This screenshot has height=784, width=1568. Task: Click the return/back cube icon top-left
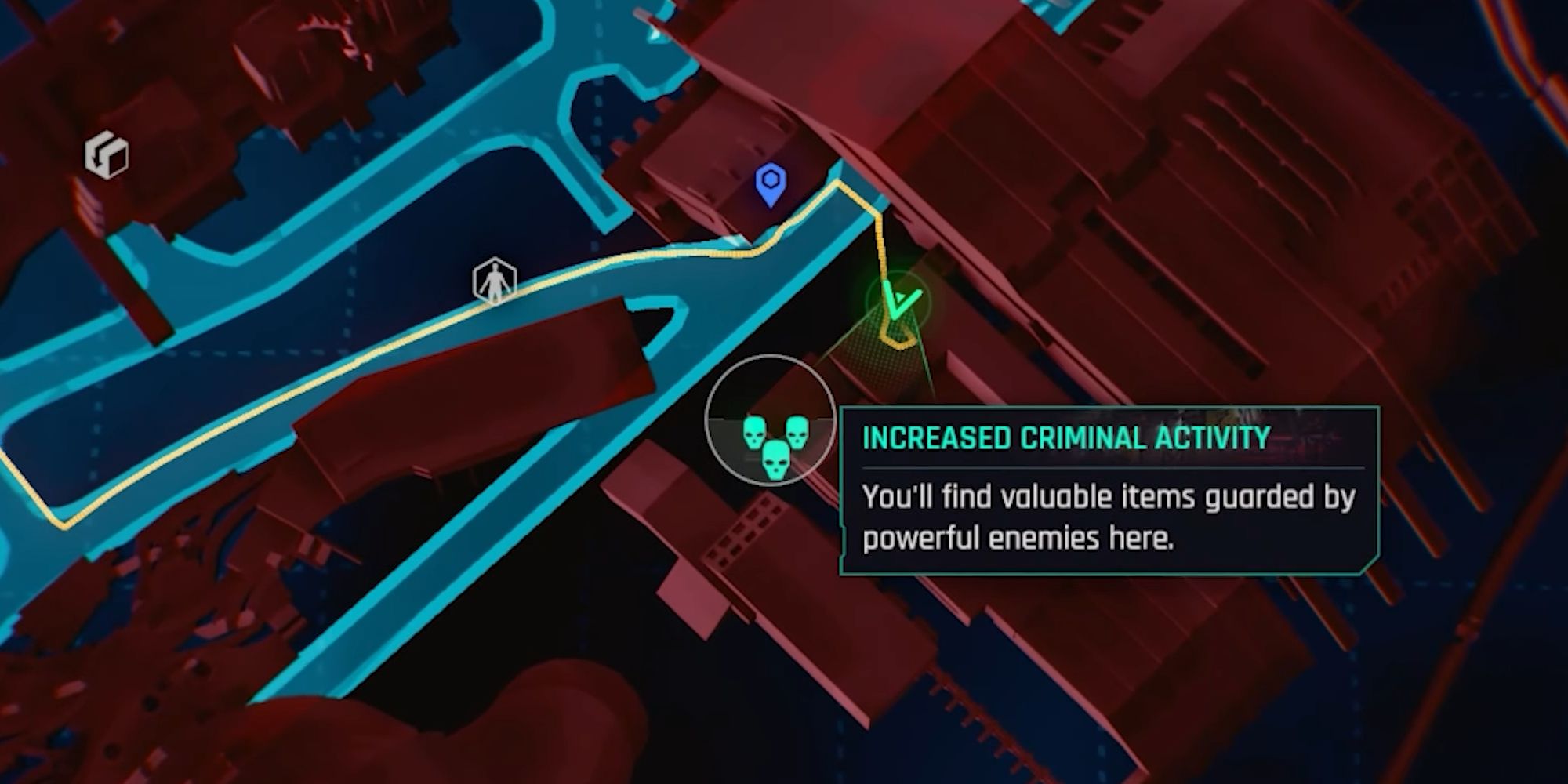(106, 154)
